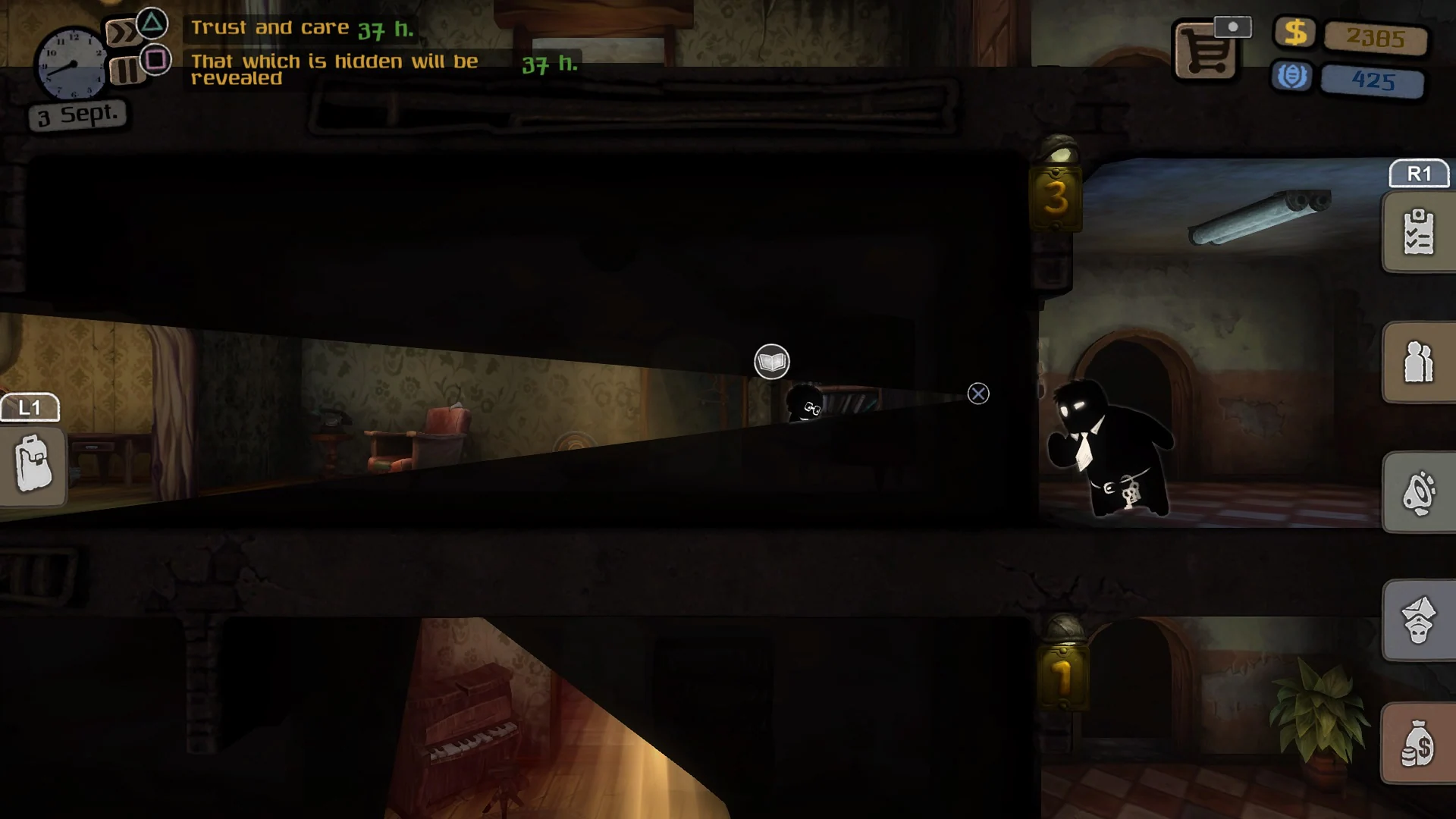Open the report to ministry icon
The width and height of the screenshot is (1456, 819).
click(x=1417, y=618)
